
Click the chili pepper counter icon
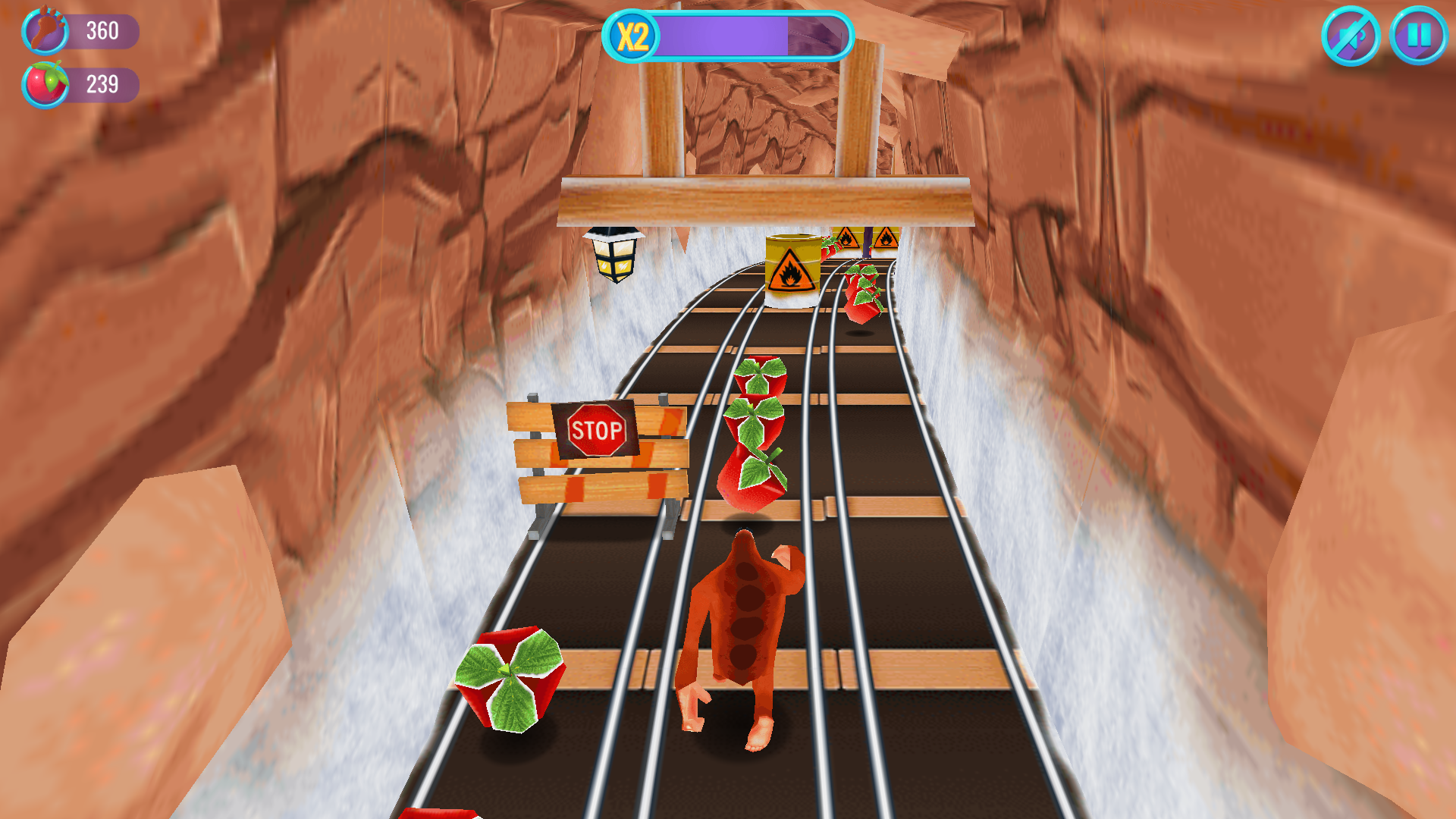pyautogui.click(x=47, y=33)
